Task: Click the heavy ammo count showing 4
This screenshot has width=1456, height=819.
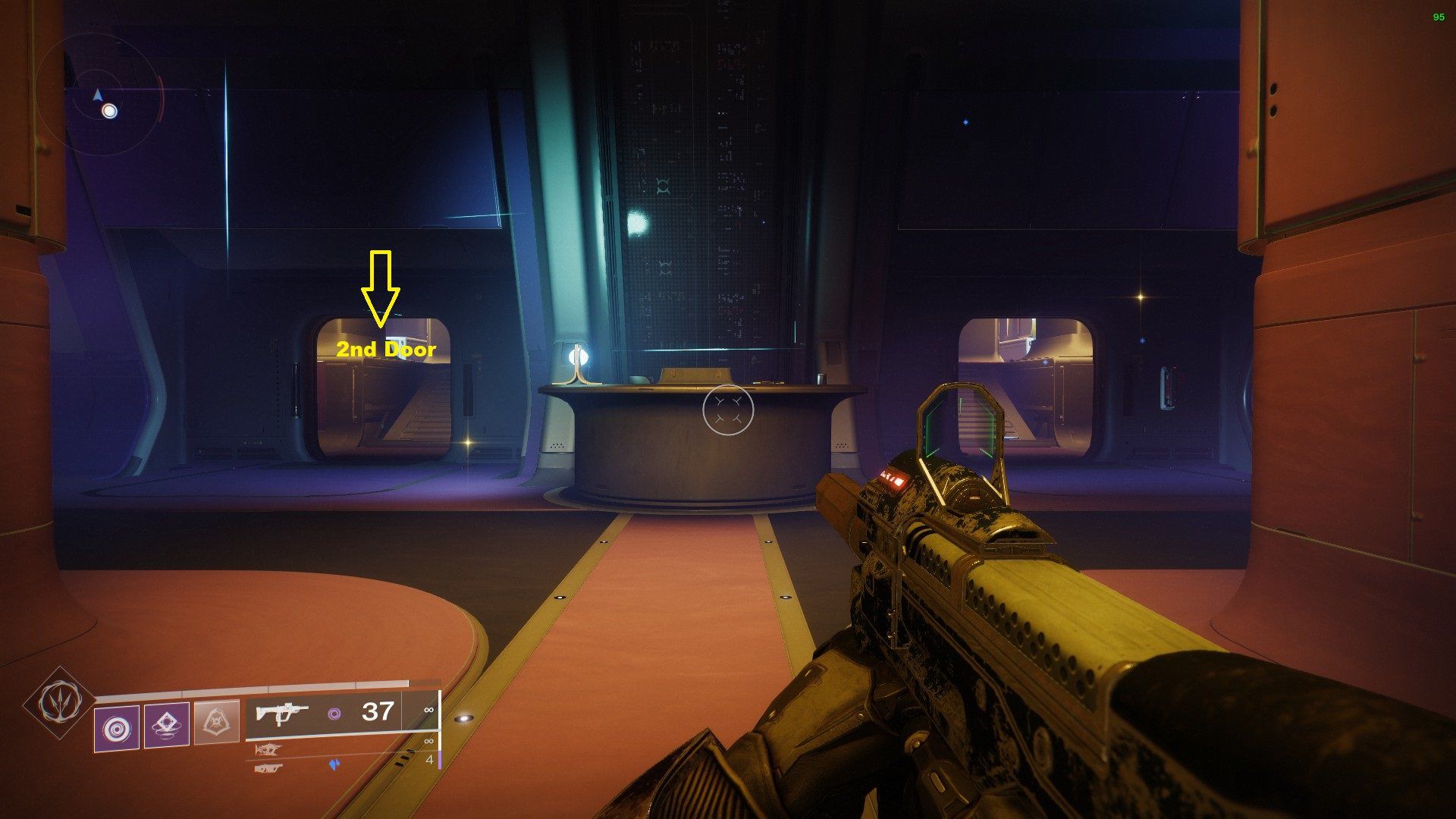Action: [429, 761]
